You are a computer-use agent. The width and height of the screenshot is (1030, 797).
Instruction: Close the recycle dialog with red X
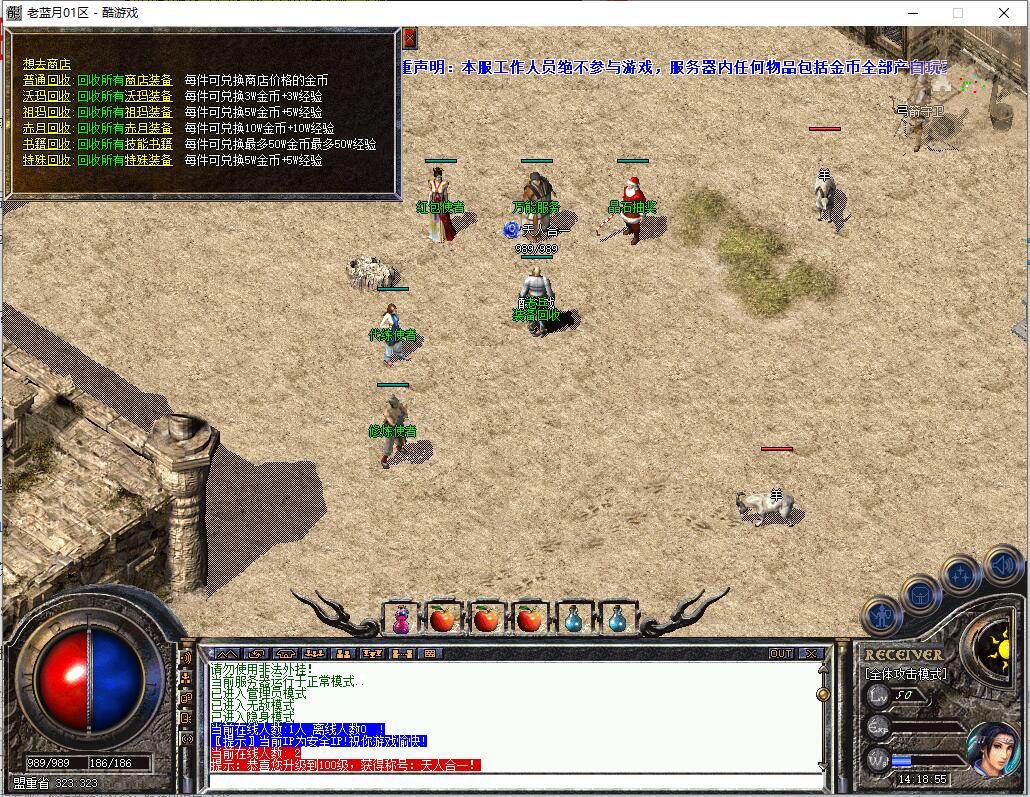tap(409, 38)
